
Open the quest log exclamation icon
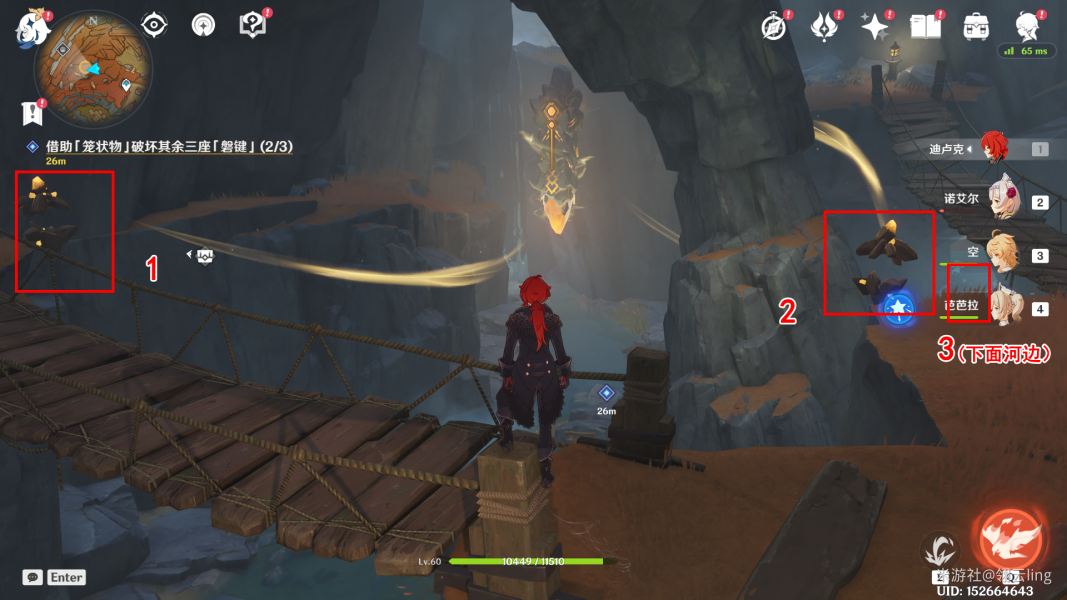click(x=35, y=112)
